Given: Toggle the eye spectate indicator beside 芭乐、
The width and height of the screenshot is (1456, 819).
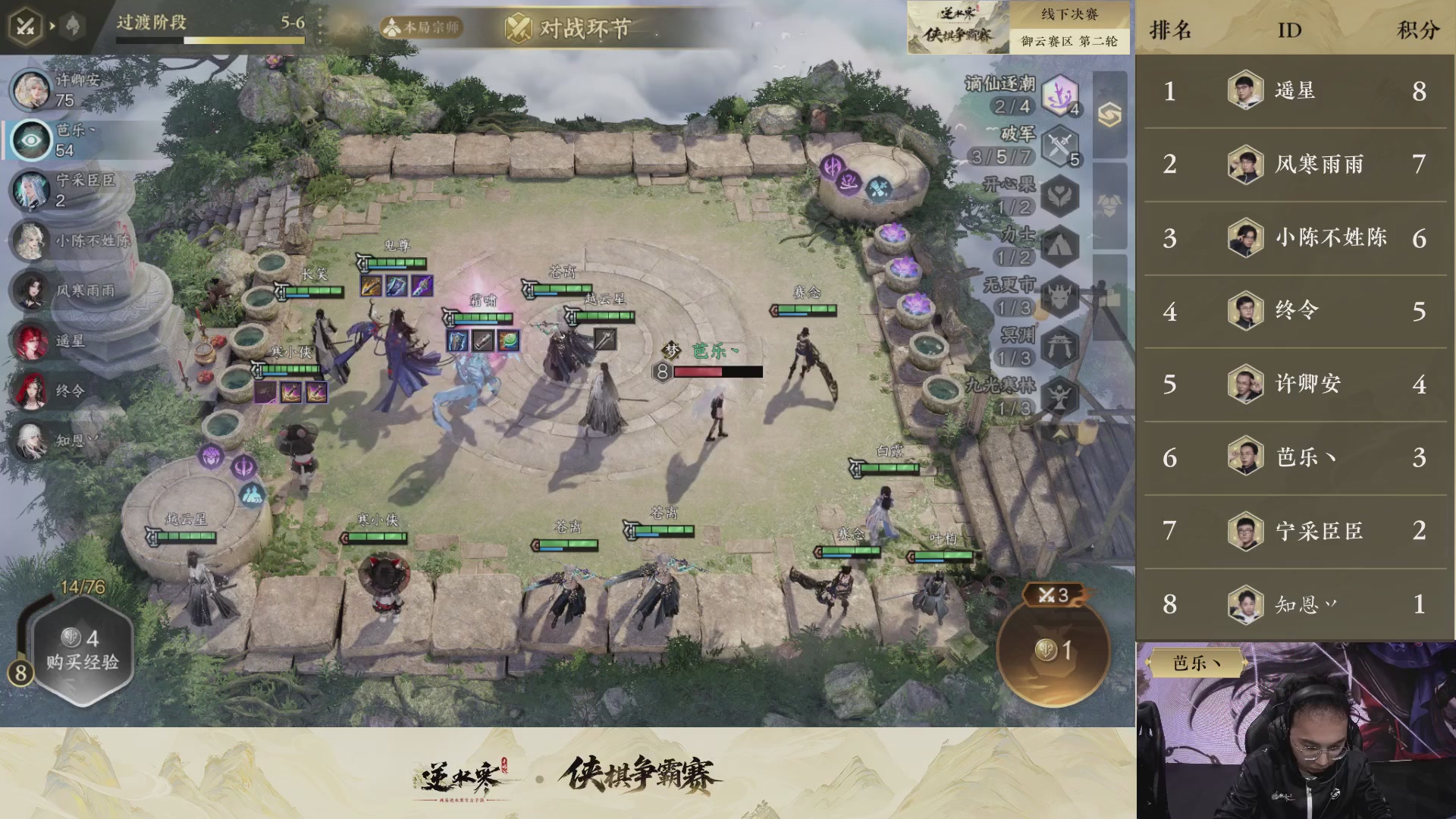Looking at the screenshot, I should [30, 140].
